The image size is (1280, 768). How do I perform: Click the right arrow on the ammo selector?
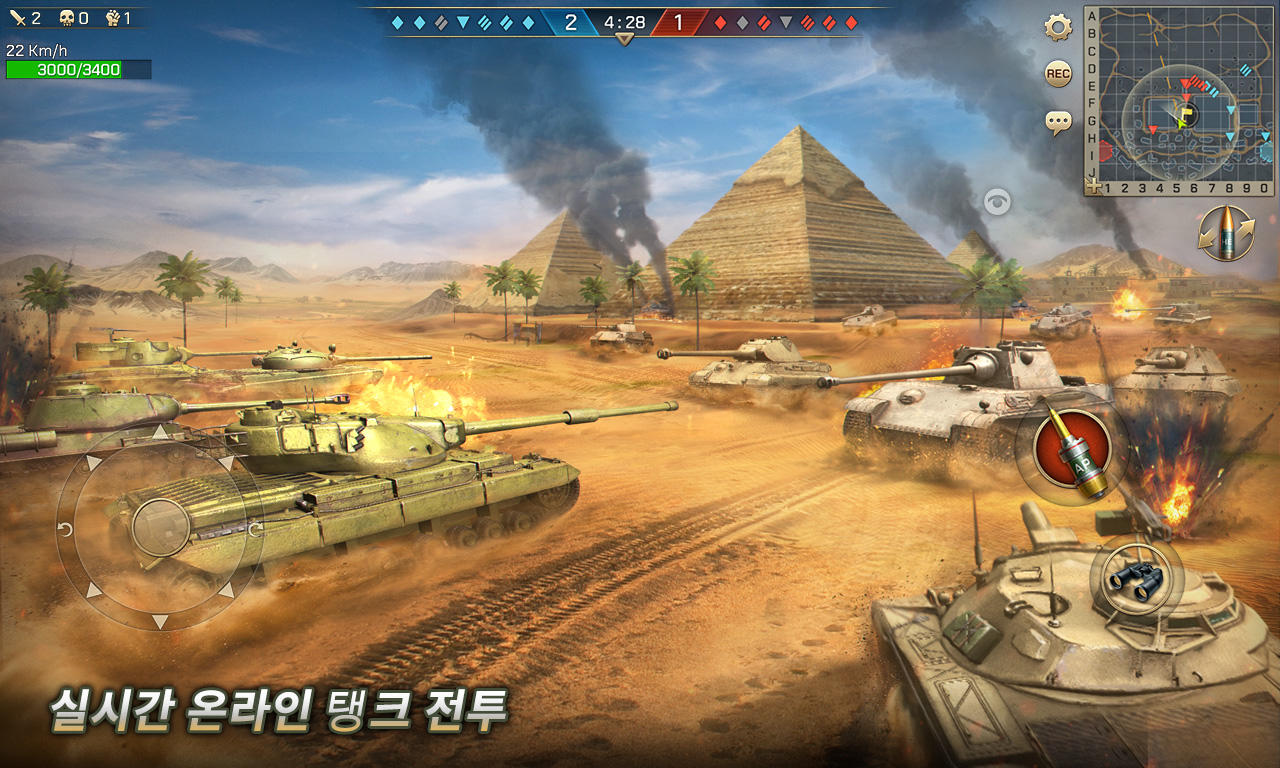pos(1250,224)
